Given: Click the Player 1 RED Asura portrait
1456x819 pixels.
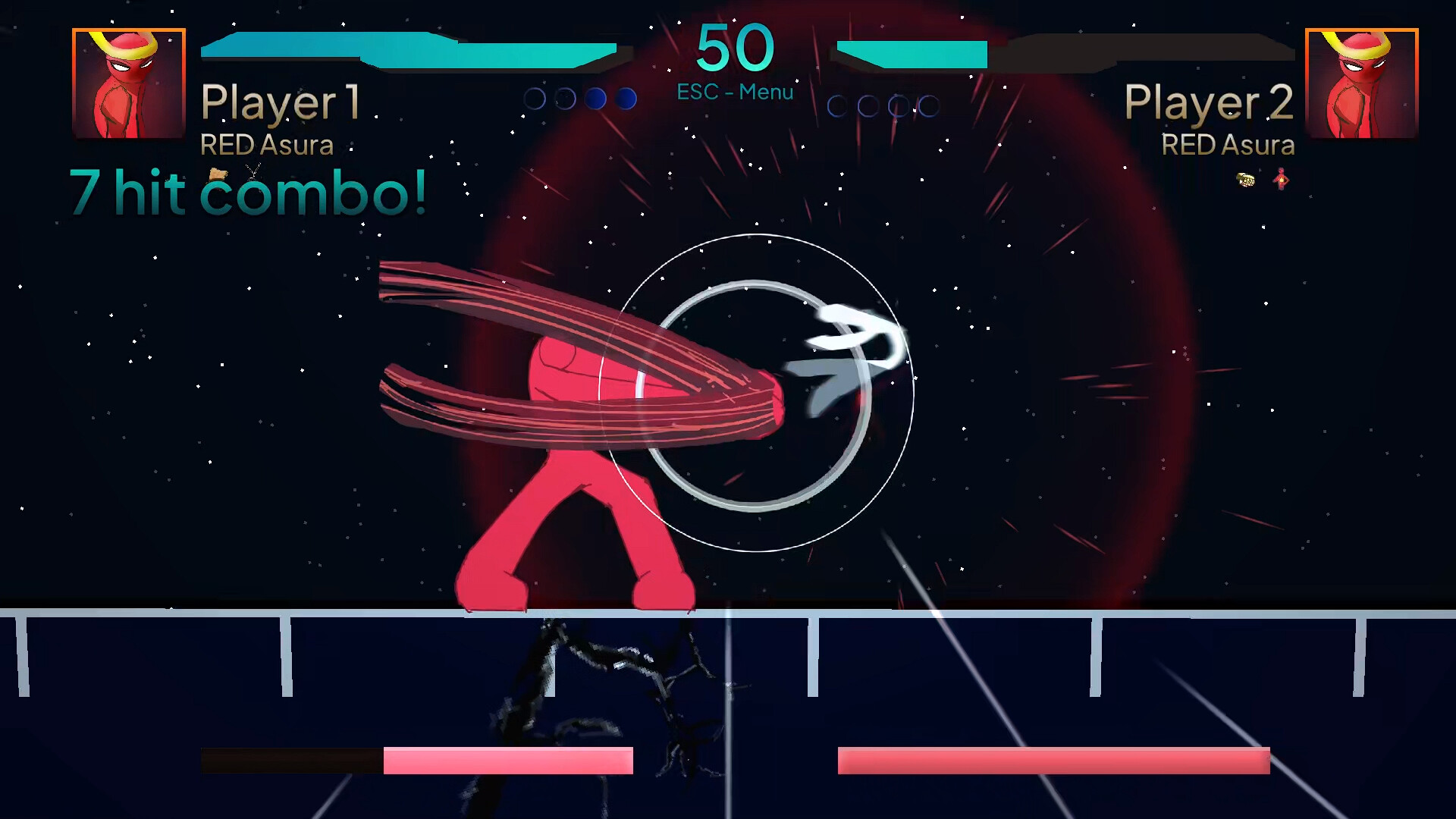Looking at the screenshot, I should [x=127, y=83].
